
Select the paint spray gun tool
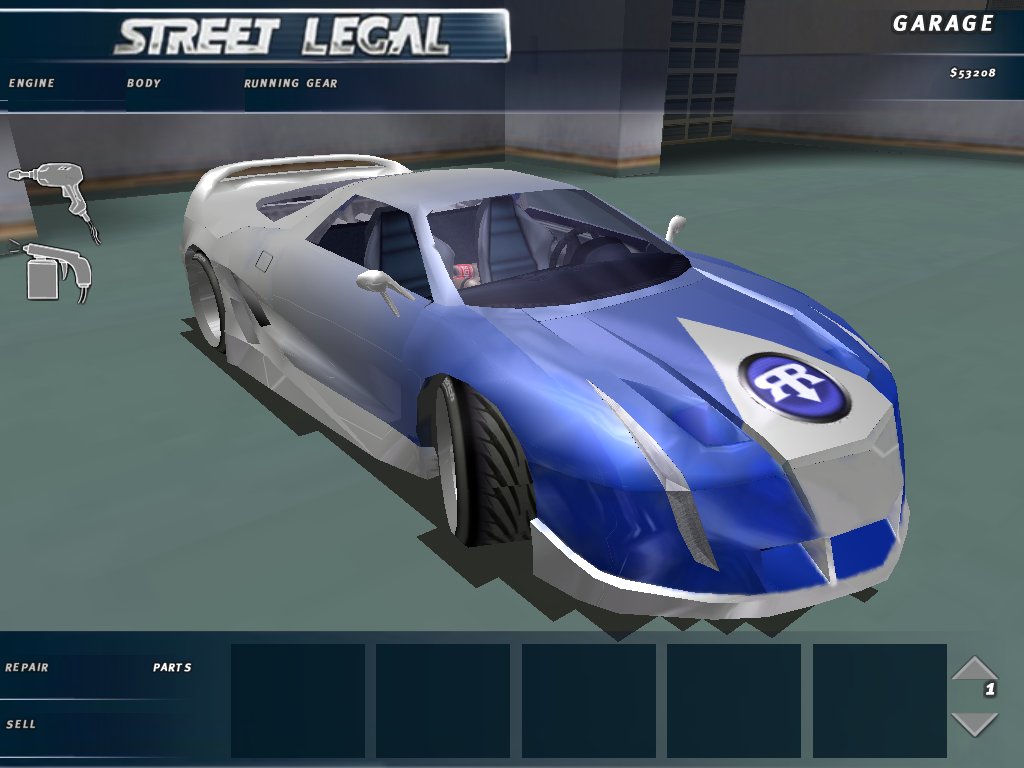tap(57, 270)
